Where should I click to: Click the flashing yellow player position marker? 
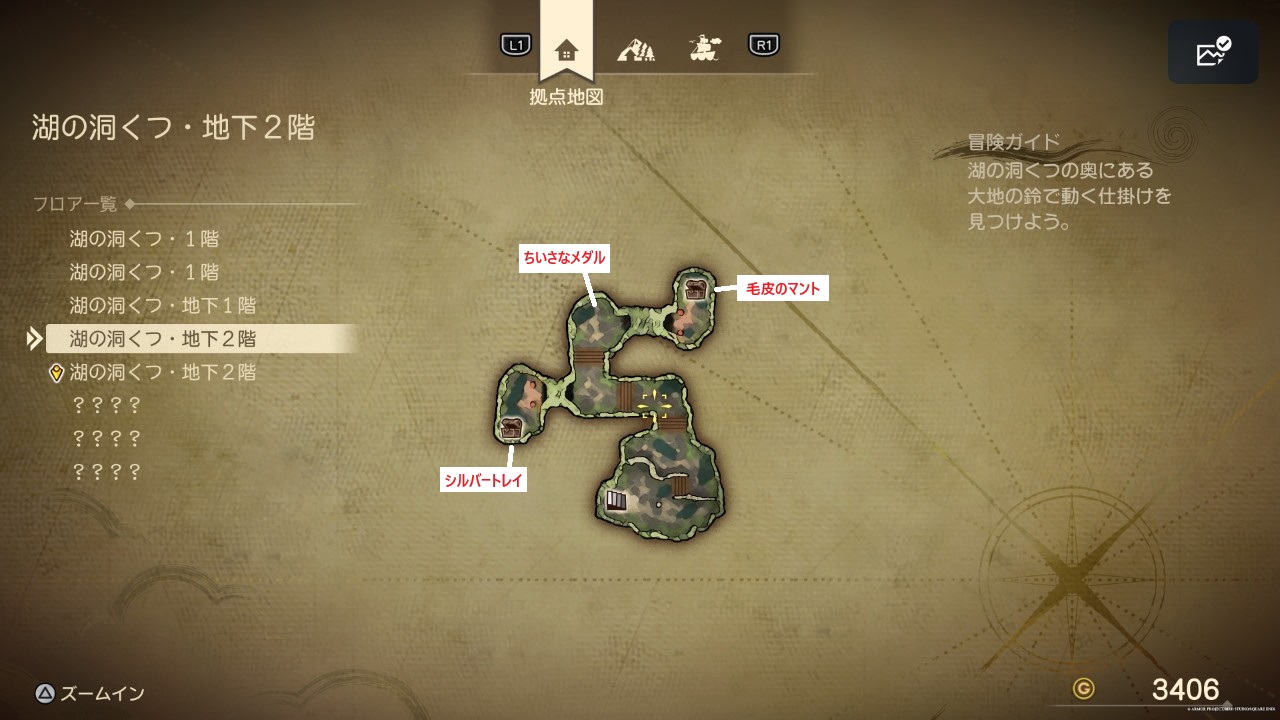pyautogui.click(x=654, y=404)
